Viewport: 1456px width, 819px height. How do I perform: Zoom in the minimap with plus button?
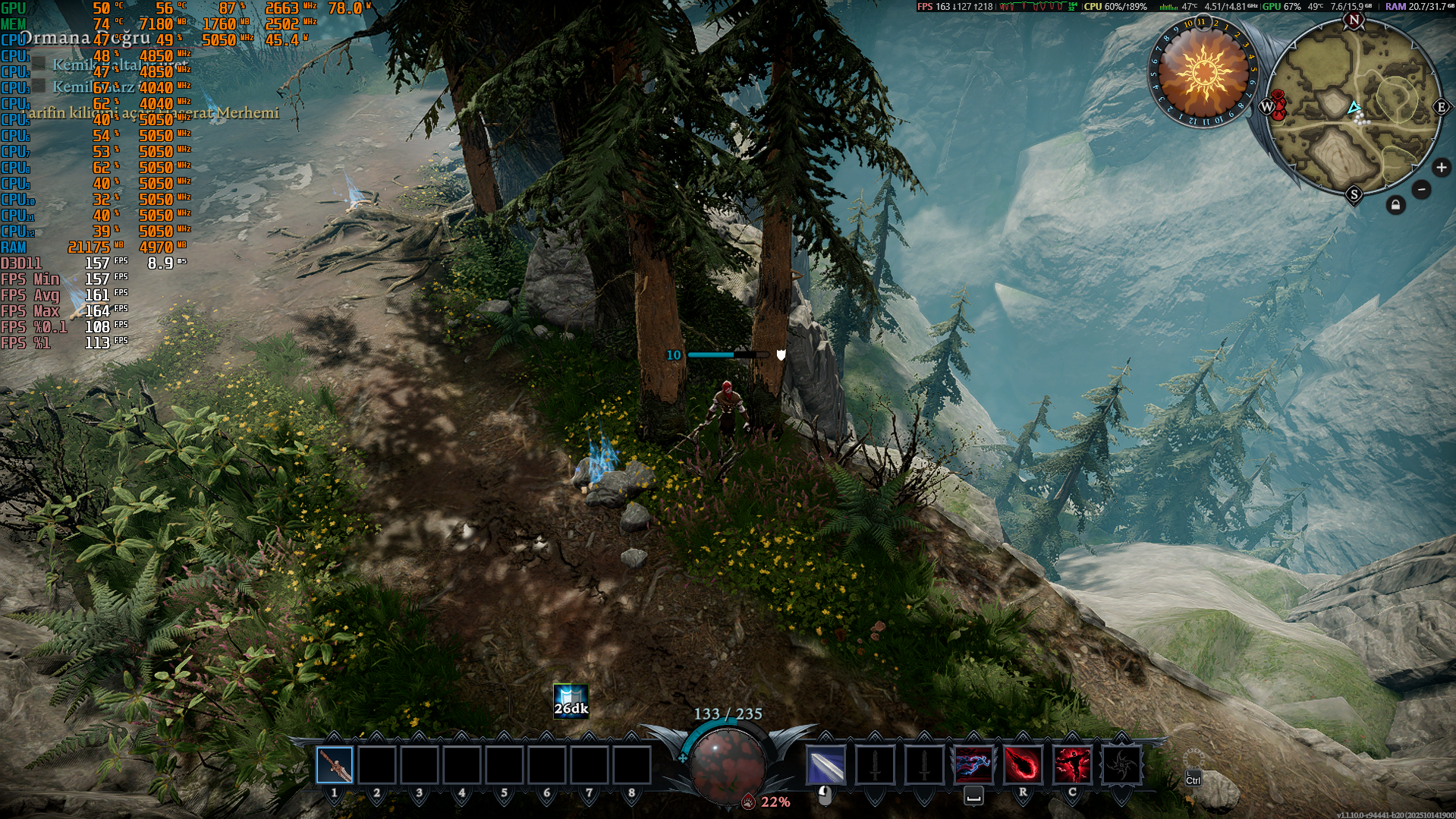tap(1441, 168)
